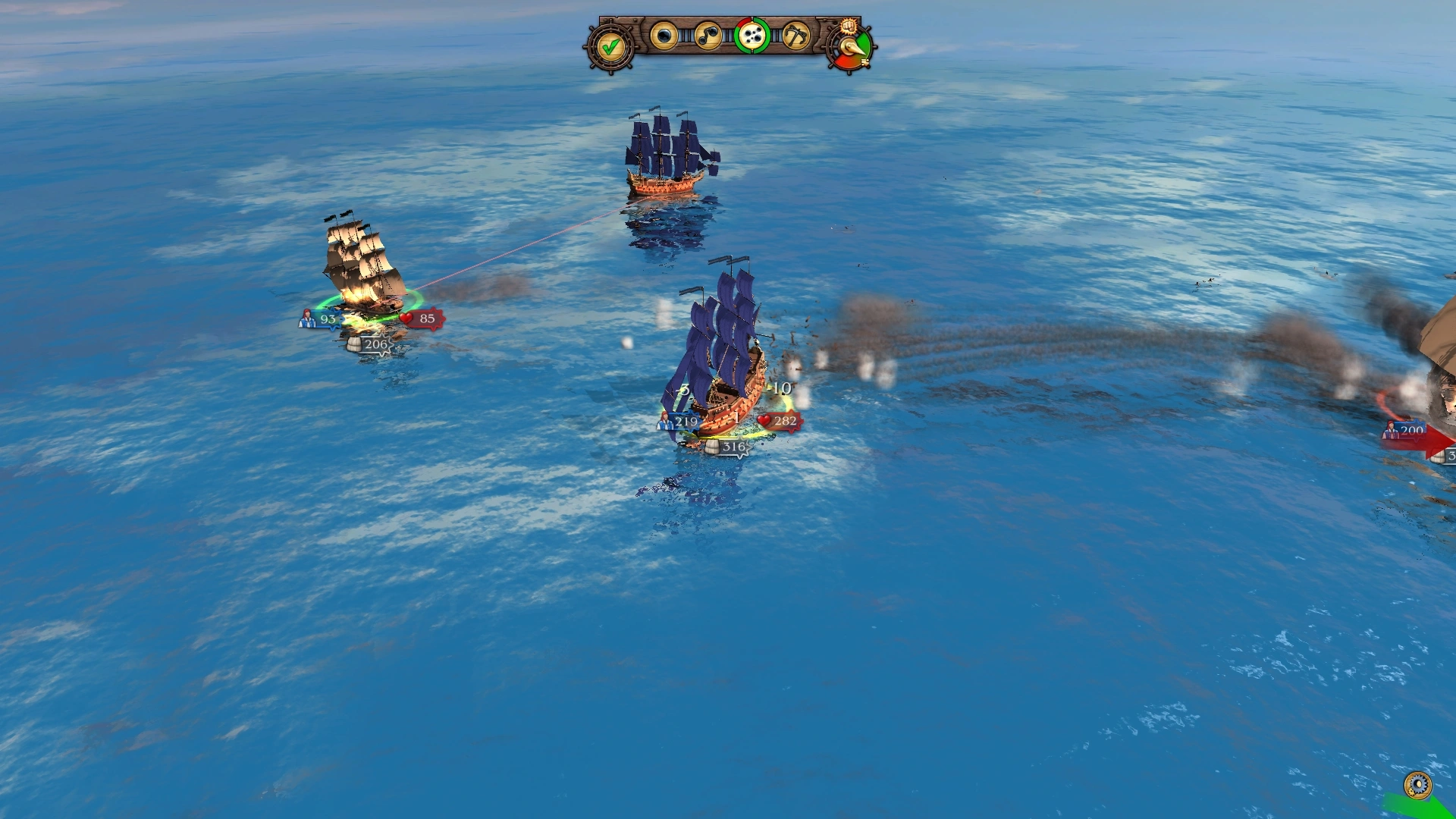The image size is (1456, 819).
Task: Click the green checkmark ship-wheel button
Action: 610,47
